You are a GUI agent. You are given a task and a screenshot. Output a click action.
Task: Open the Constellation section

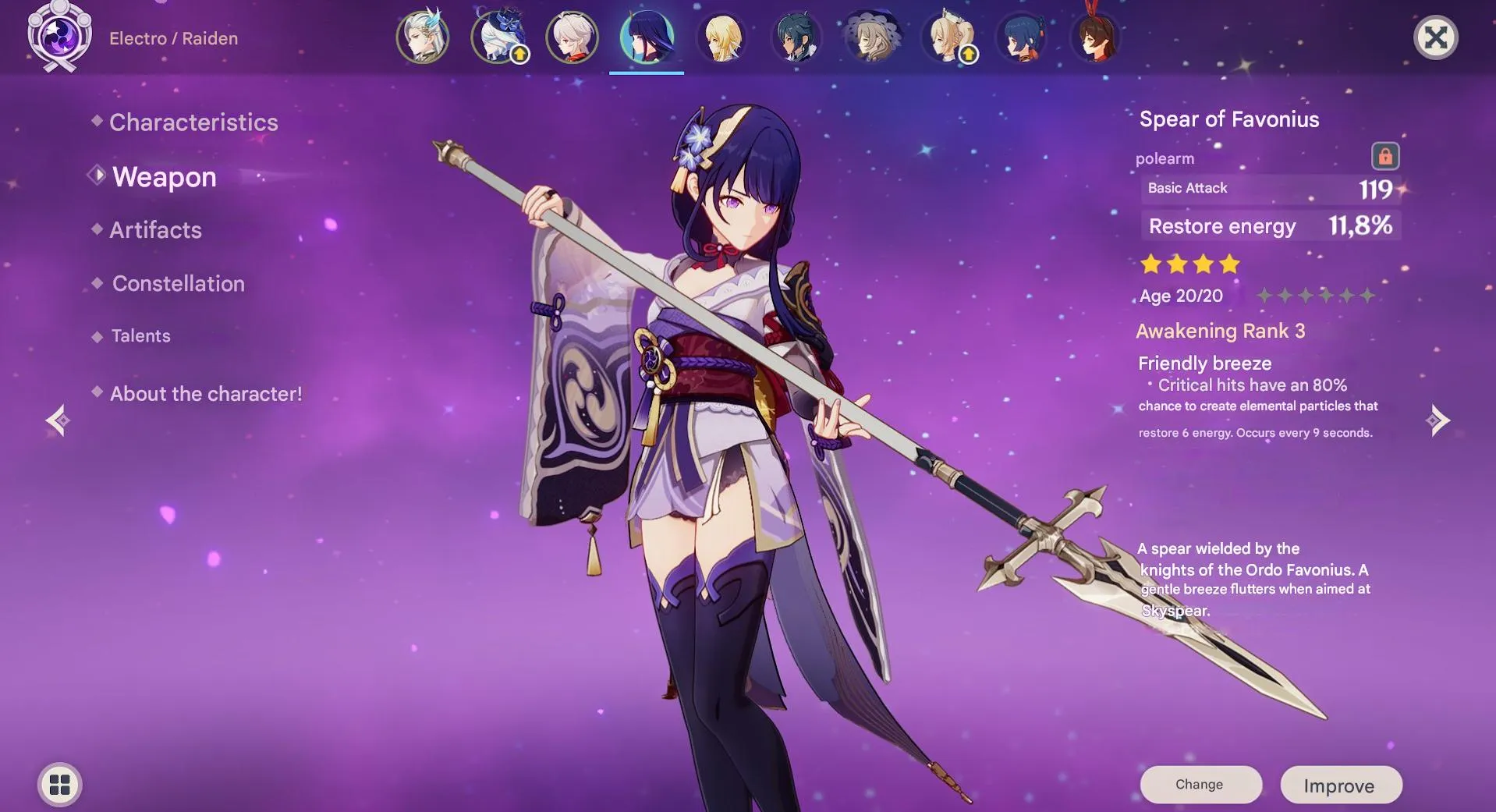point(178,283)
